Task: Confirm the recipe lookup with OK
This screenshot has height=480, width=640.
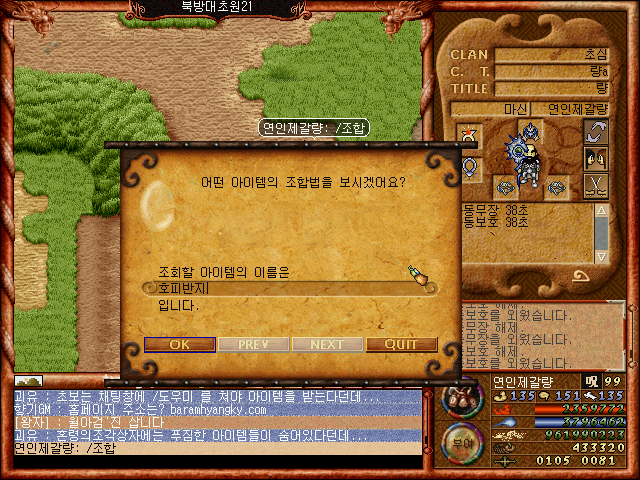Action: pyautogui.click(x=179, y=344)
